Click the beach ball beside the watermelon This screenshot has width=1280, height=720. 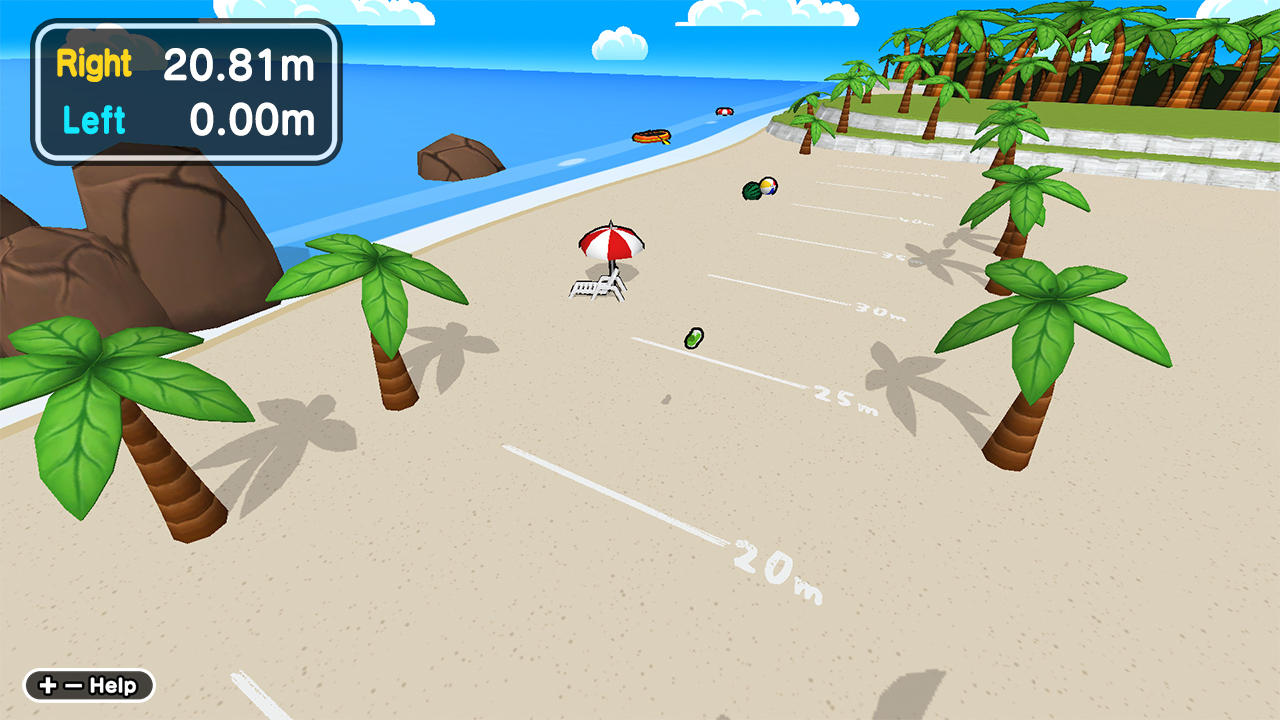[766, 187]
